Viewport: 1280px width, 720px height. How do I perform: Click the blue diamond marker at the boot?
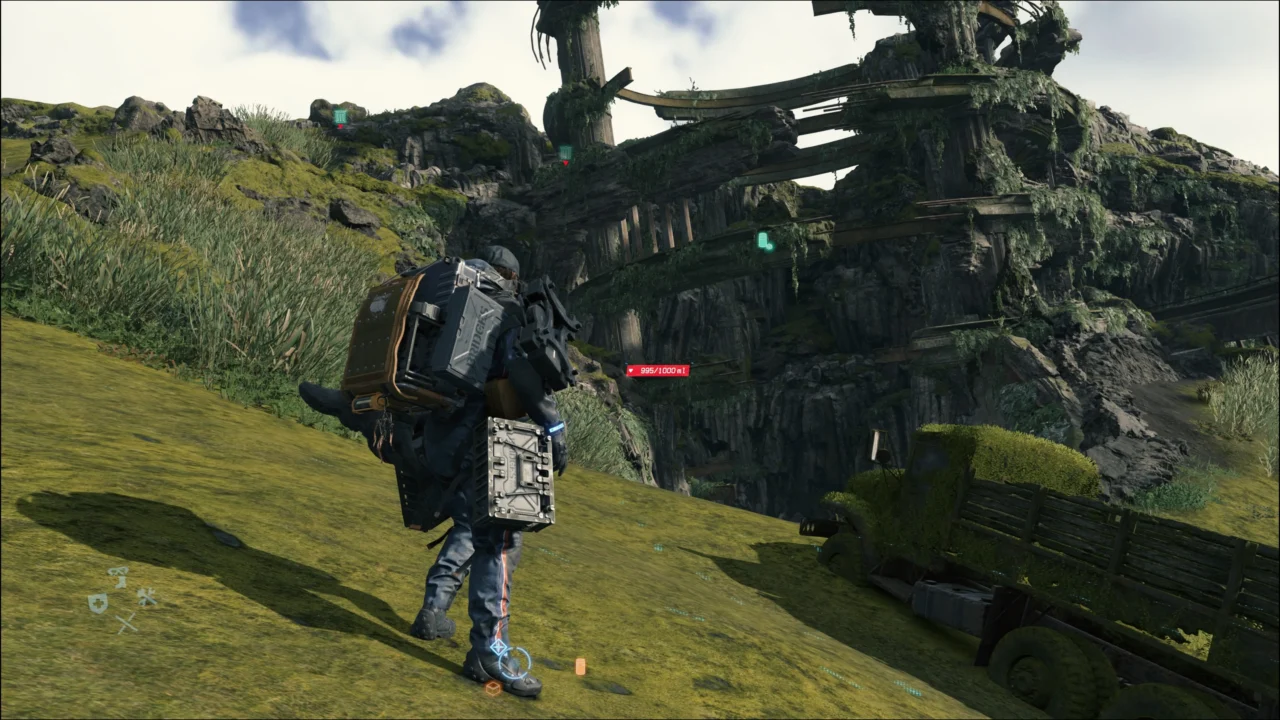[x=498, y=648]
